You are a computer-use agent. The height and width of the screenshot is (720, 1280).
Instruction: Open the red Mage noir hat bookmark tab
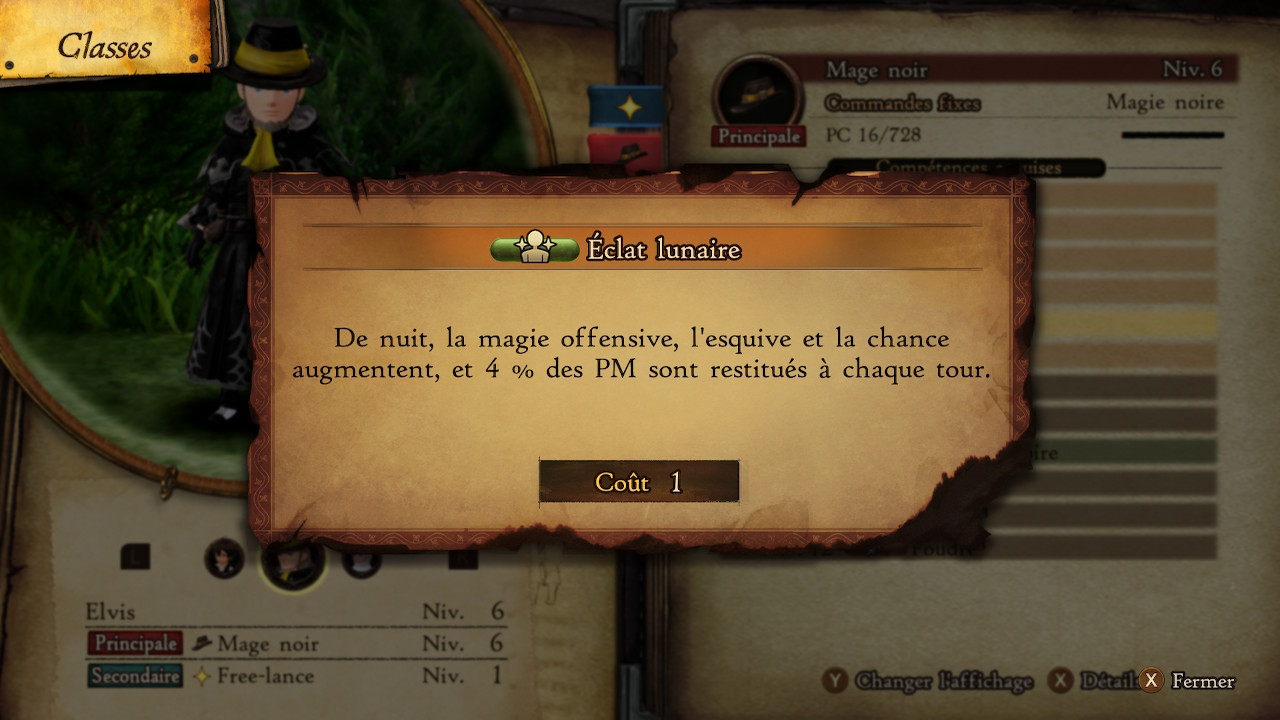tap(627, 151)
